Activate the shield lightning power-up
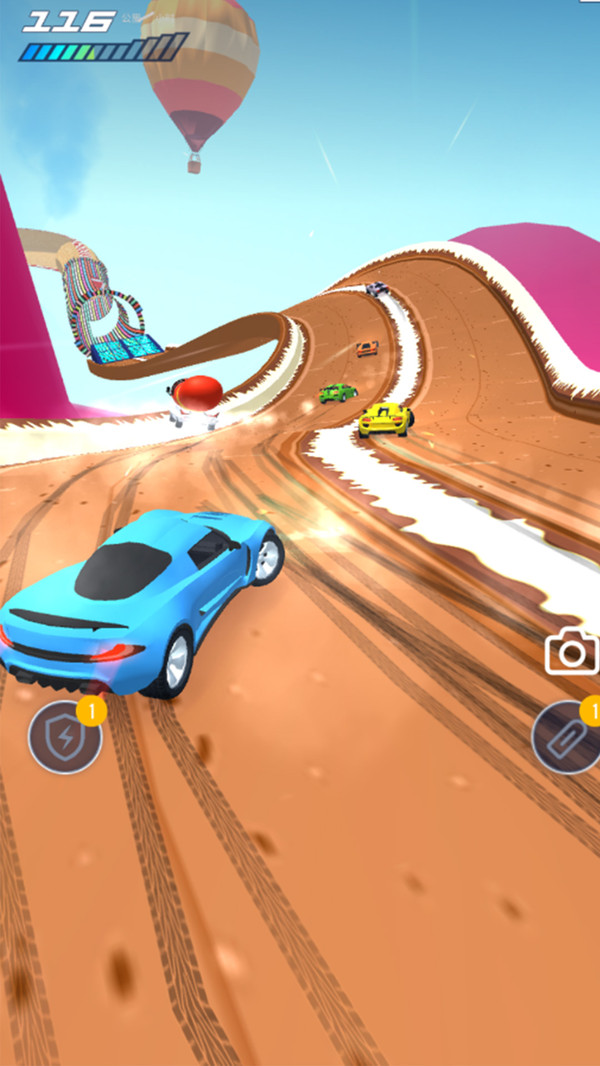 pos(64,737)
